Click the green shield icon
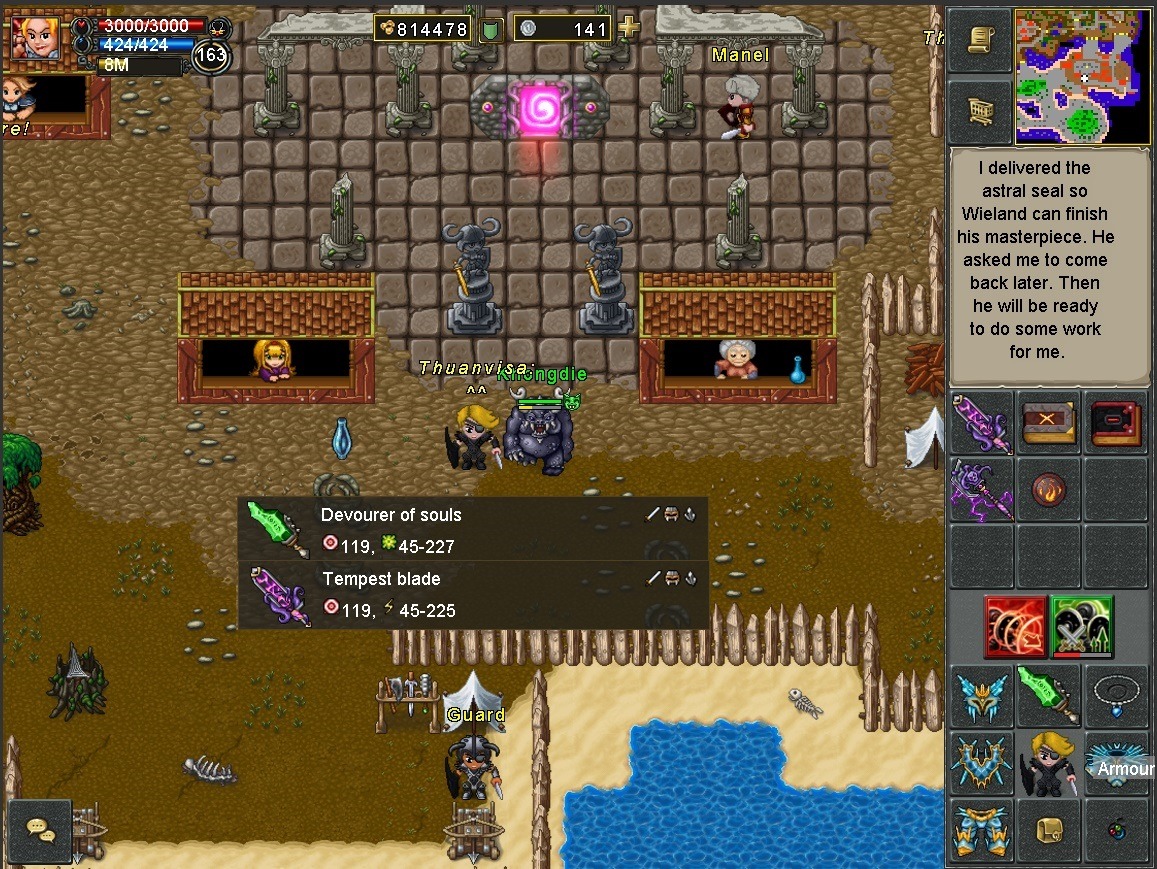1157x869 pixels. pyautogui.click(x=490, y=29)
